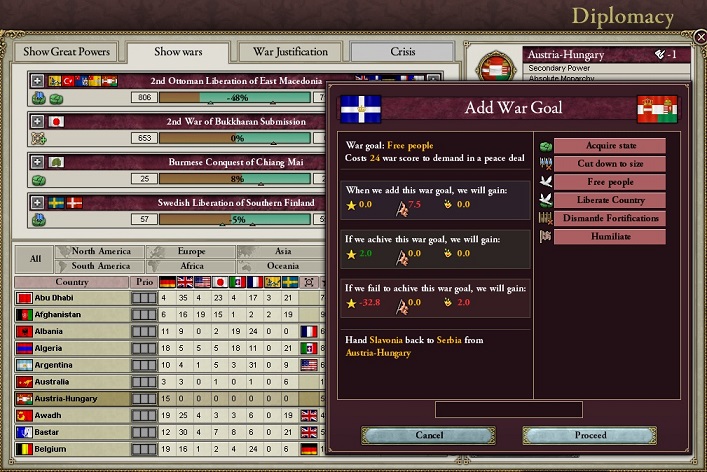The width and height of the screenshot is (707, 472).
Task: Show All countries filter
Action: click(x=35, y=259)
